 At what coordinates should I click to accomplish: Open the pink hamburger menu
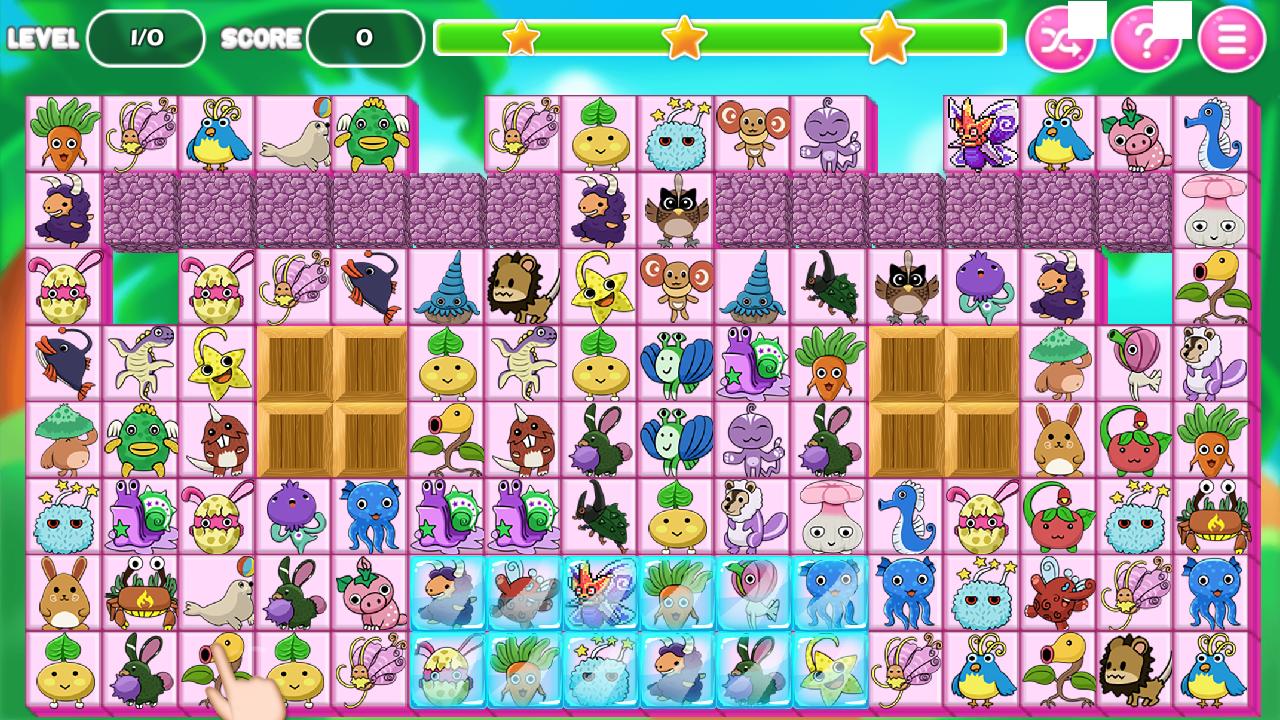[1231, 40]
